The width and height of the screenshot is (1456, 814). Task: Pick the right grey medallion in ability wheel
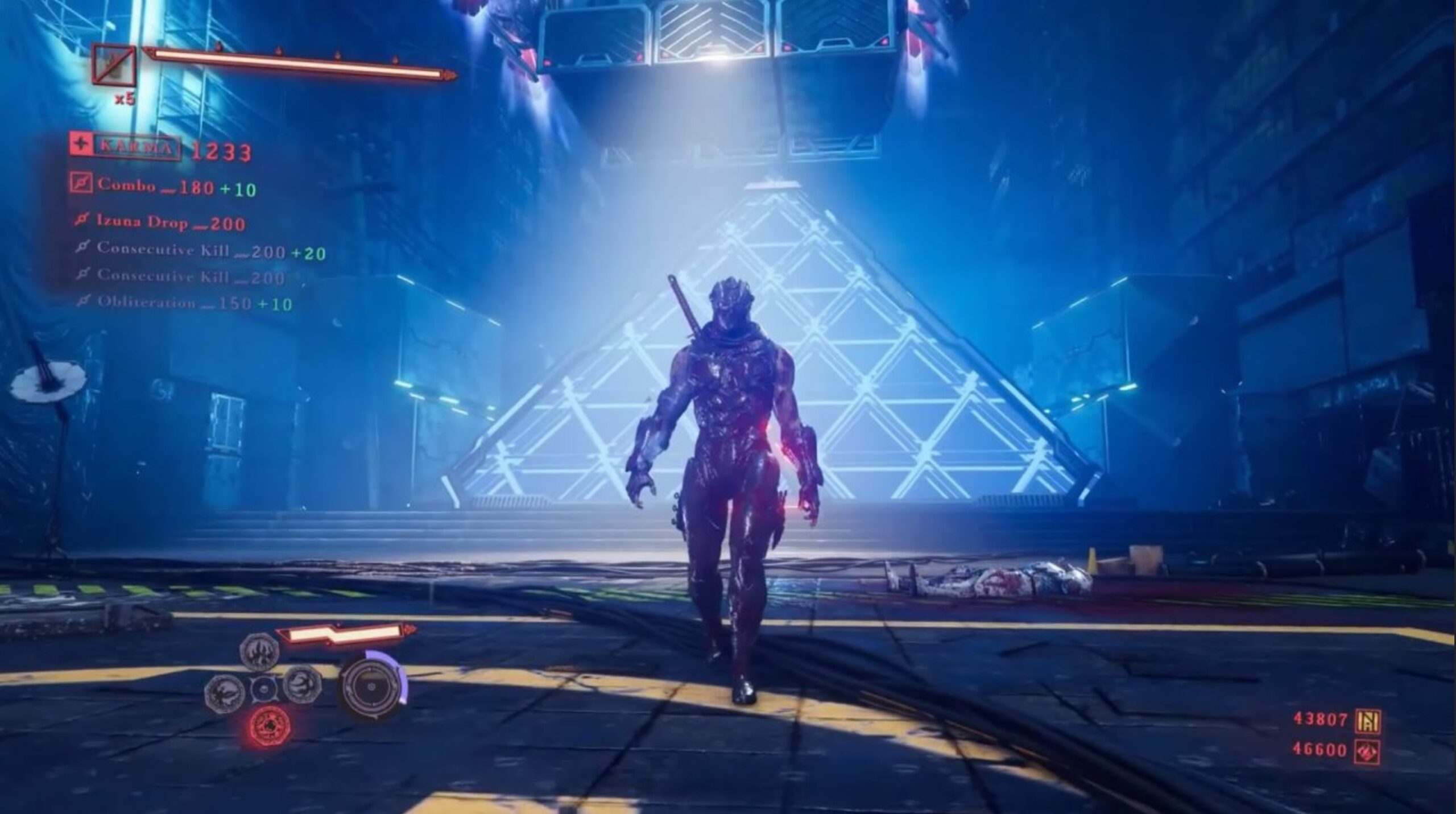(x=302, y=683)
